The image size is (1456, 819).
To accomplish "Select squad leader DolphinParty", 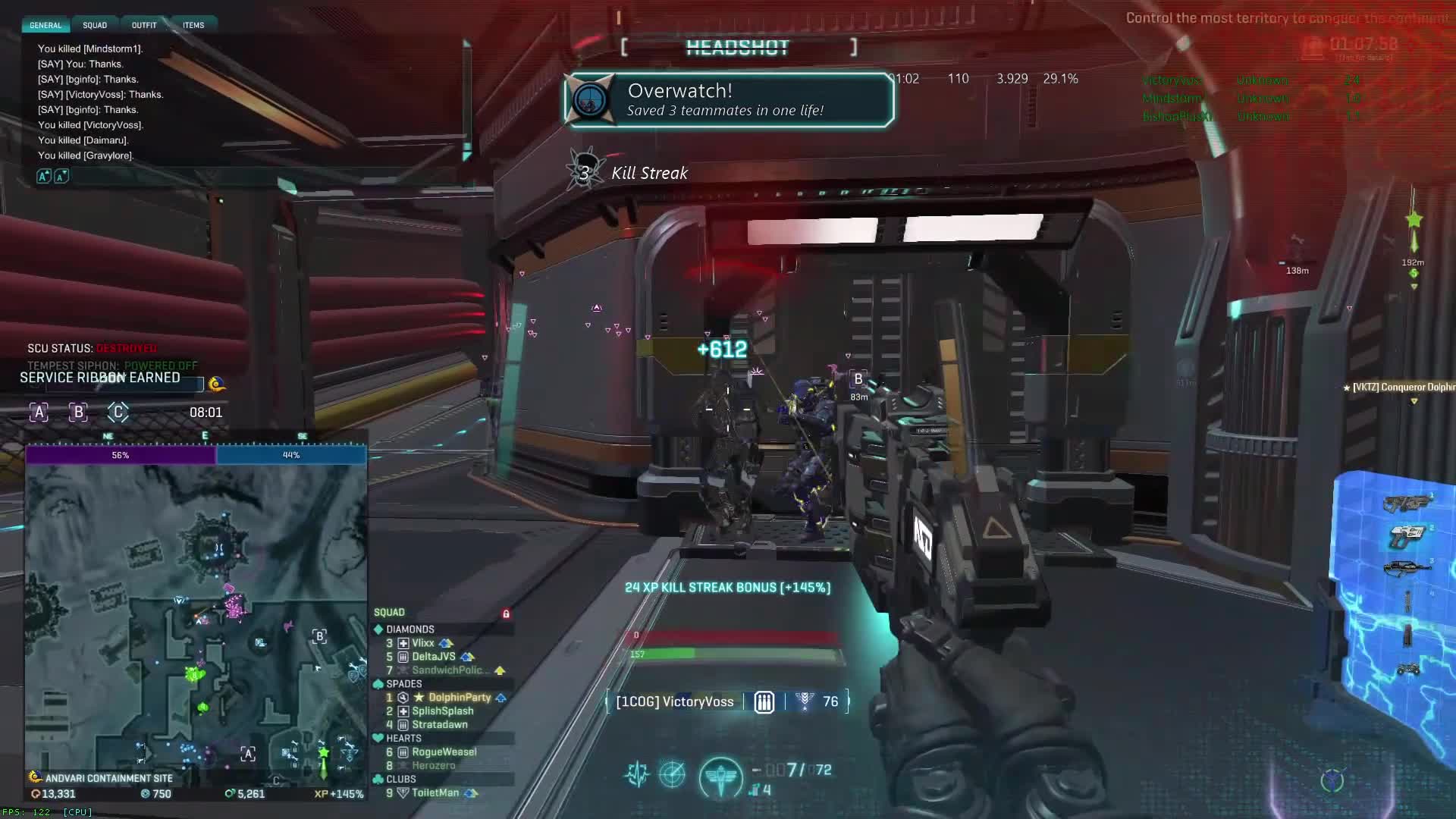I will [460, 698].
